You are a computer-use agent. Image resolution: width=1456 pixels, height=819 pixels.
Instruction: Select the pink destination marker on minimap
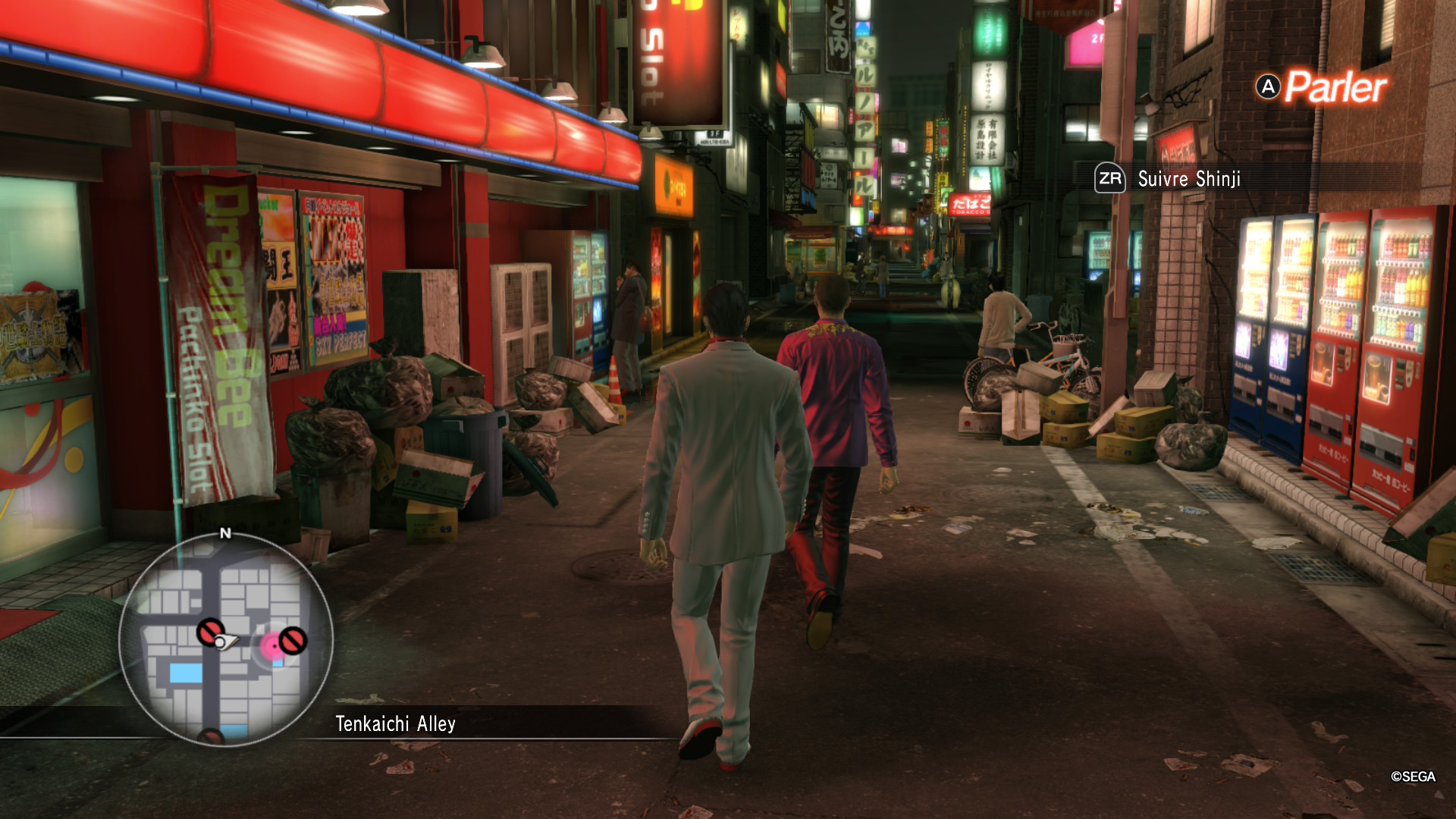[x=271, y=646]
